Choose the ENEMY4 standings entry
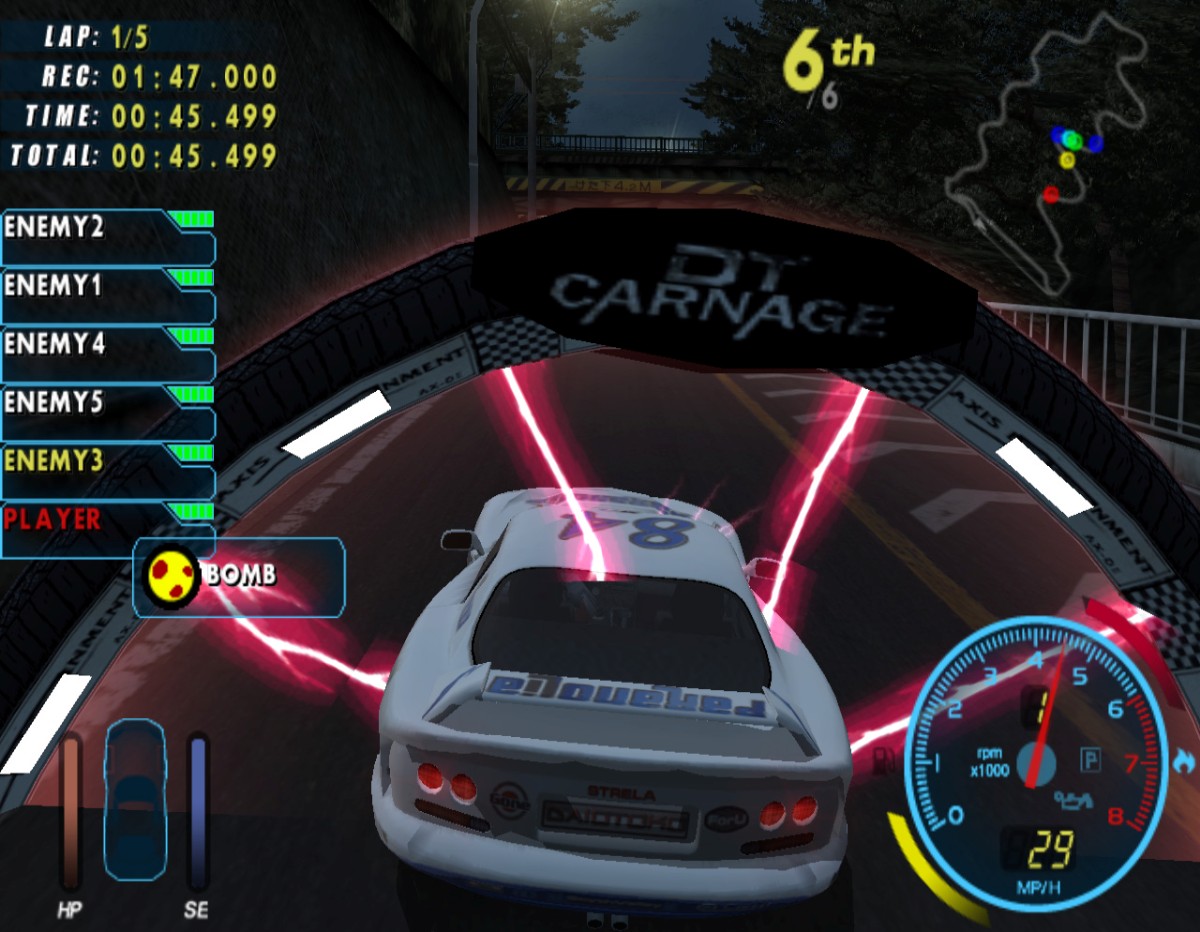Image resolution: width=1200 pixels, height=932 pixels. tap(108, 352)
